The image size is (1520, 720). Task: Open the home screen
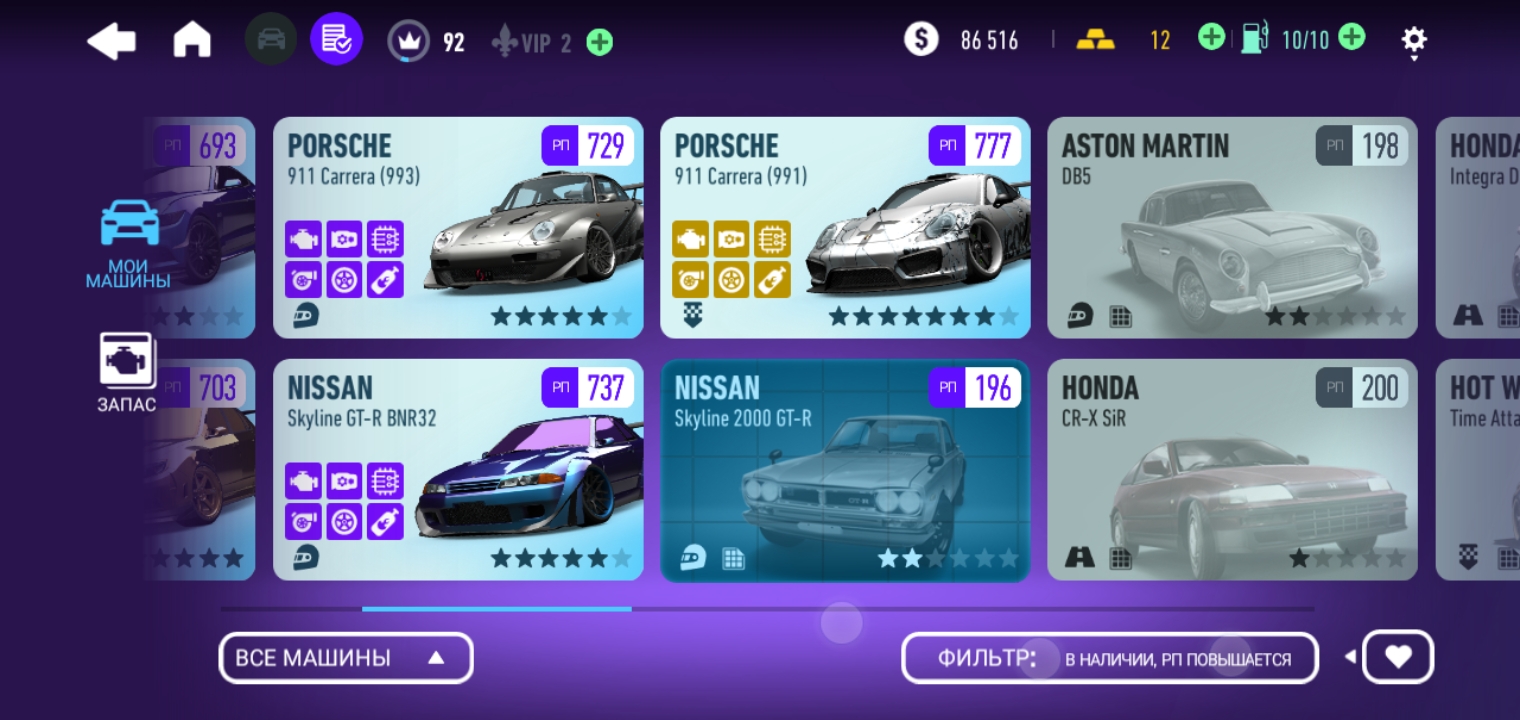(x=192, y=41)
